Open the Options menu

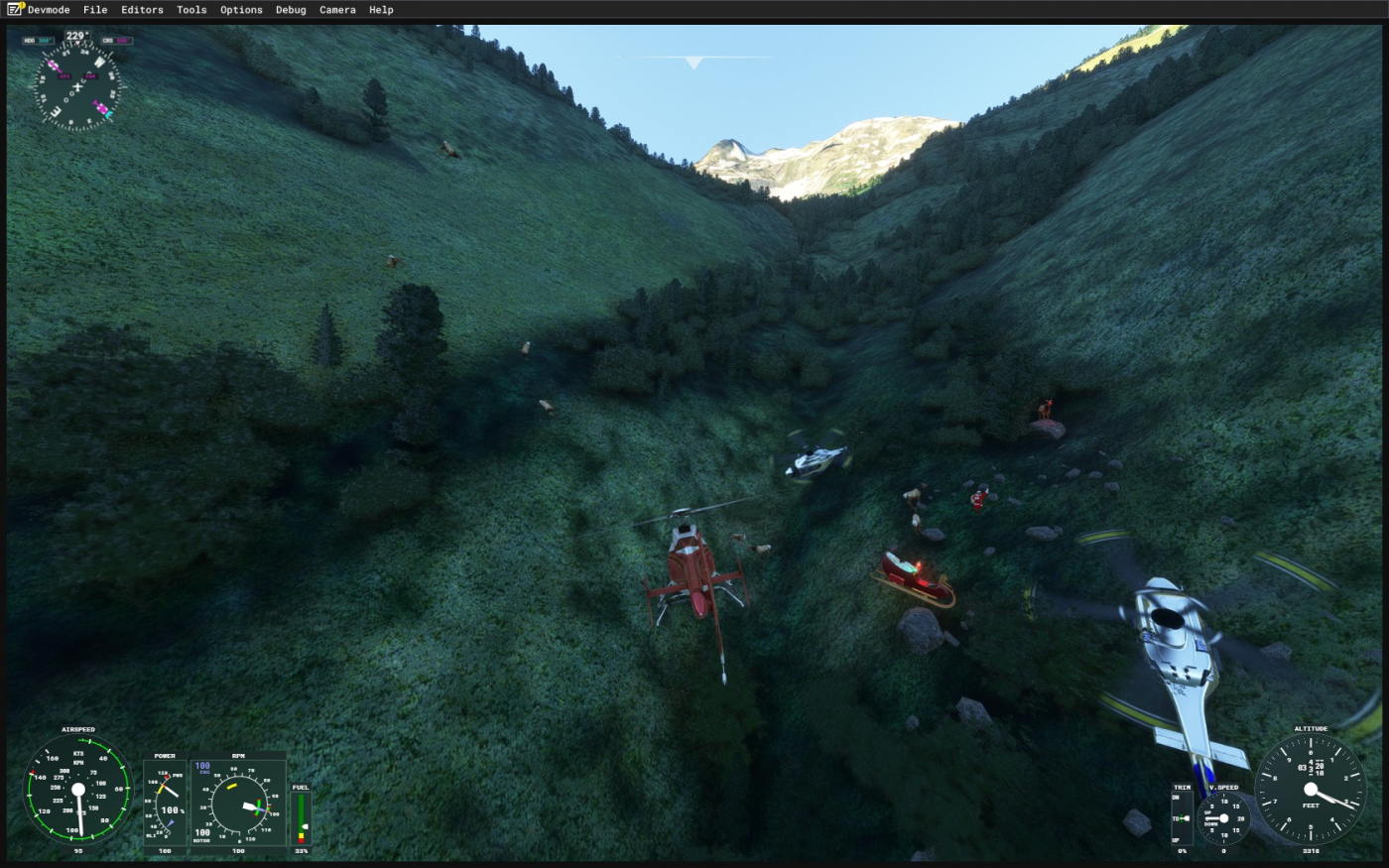tap(241, 10)
